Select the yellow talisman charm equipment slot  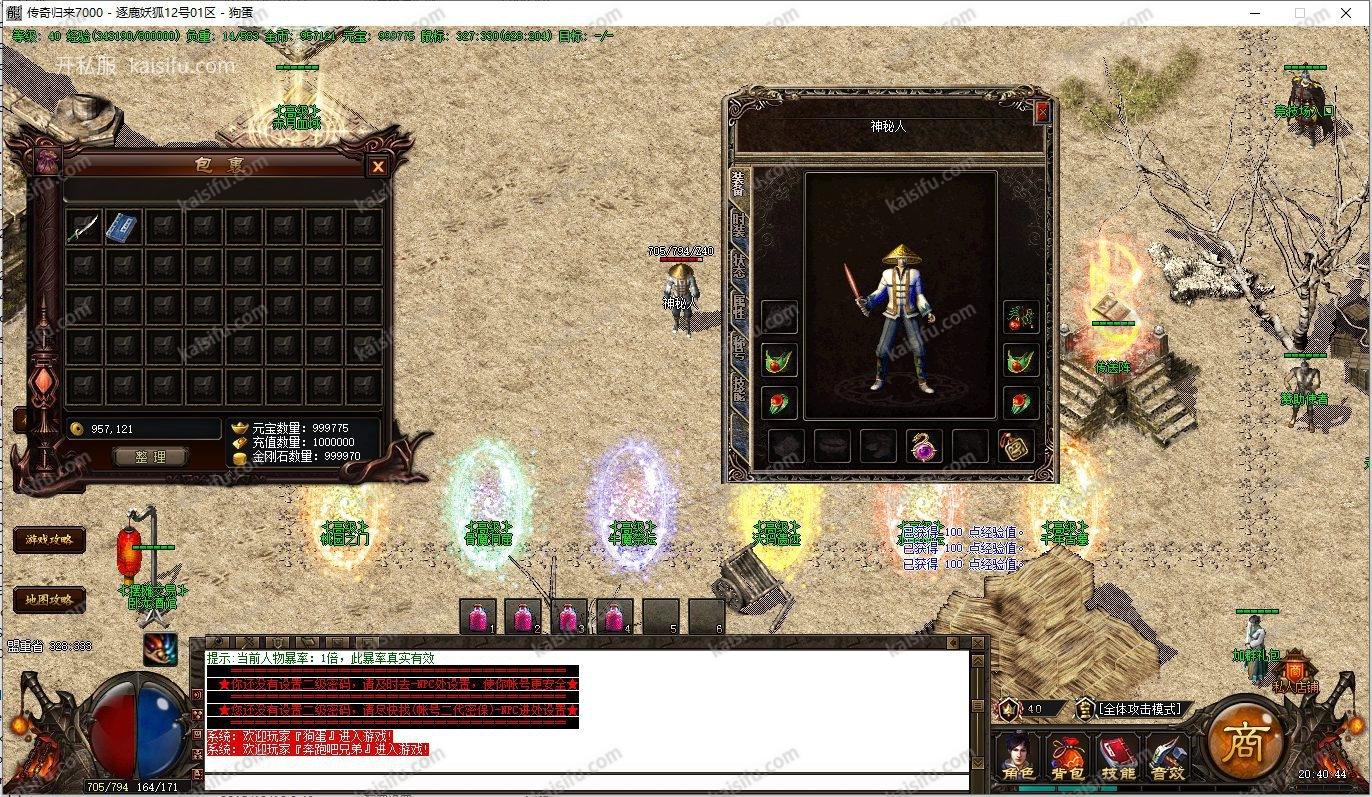[1016, 446]
